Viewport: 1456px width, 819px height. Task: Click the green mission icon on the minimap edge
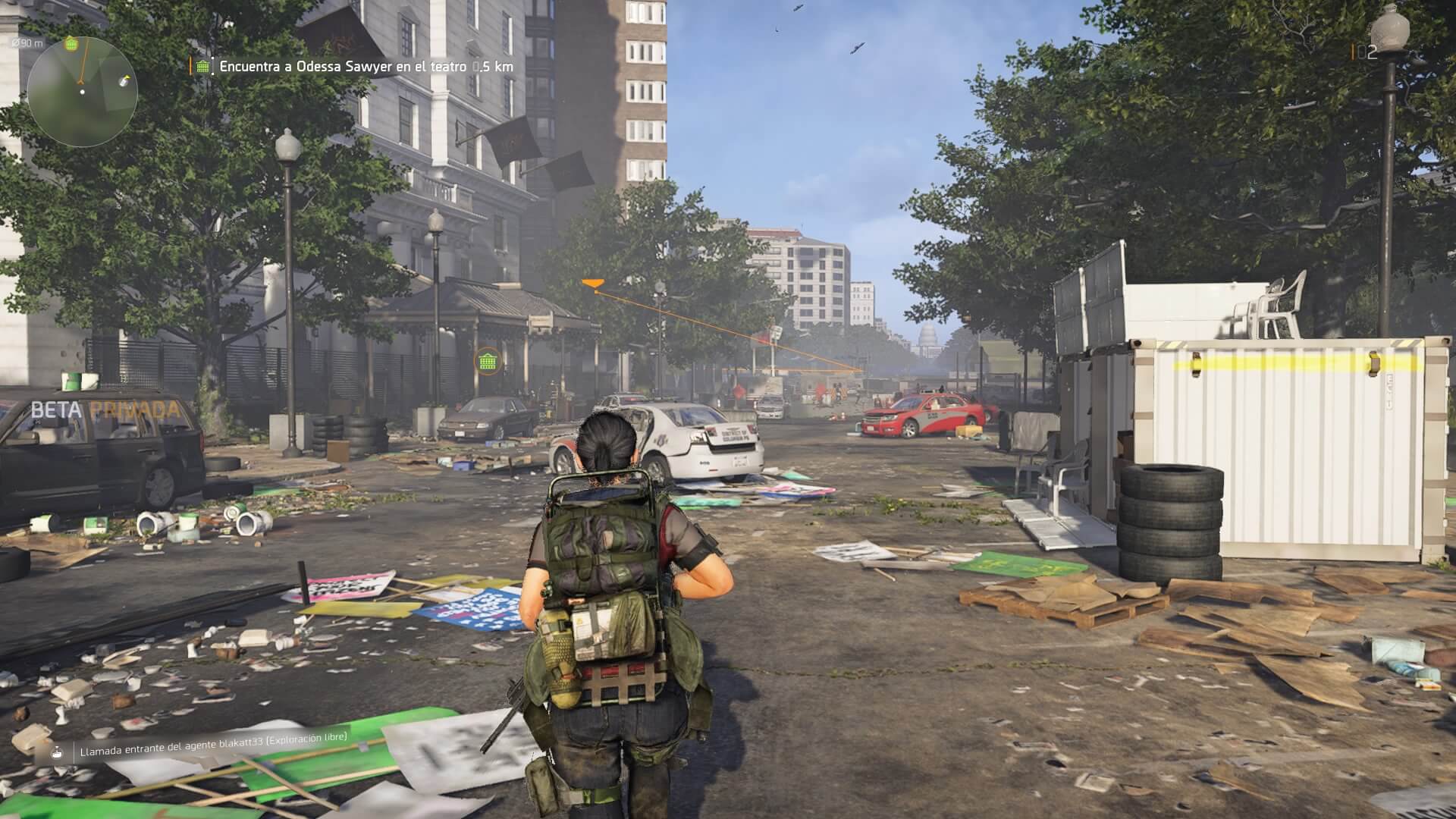tap(71, 43)
